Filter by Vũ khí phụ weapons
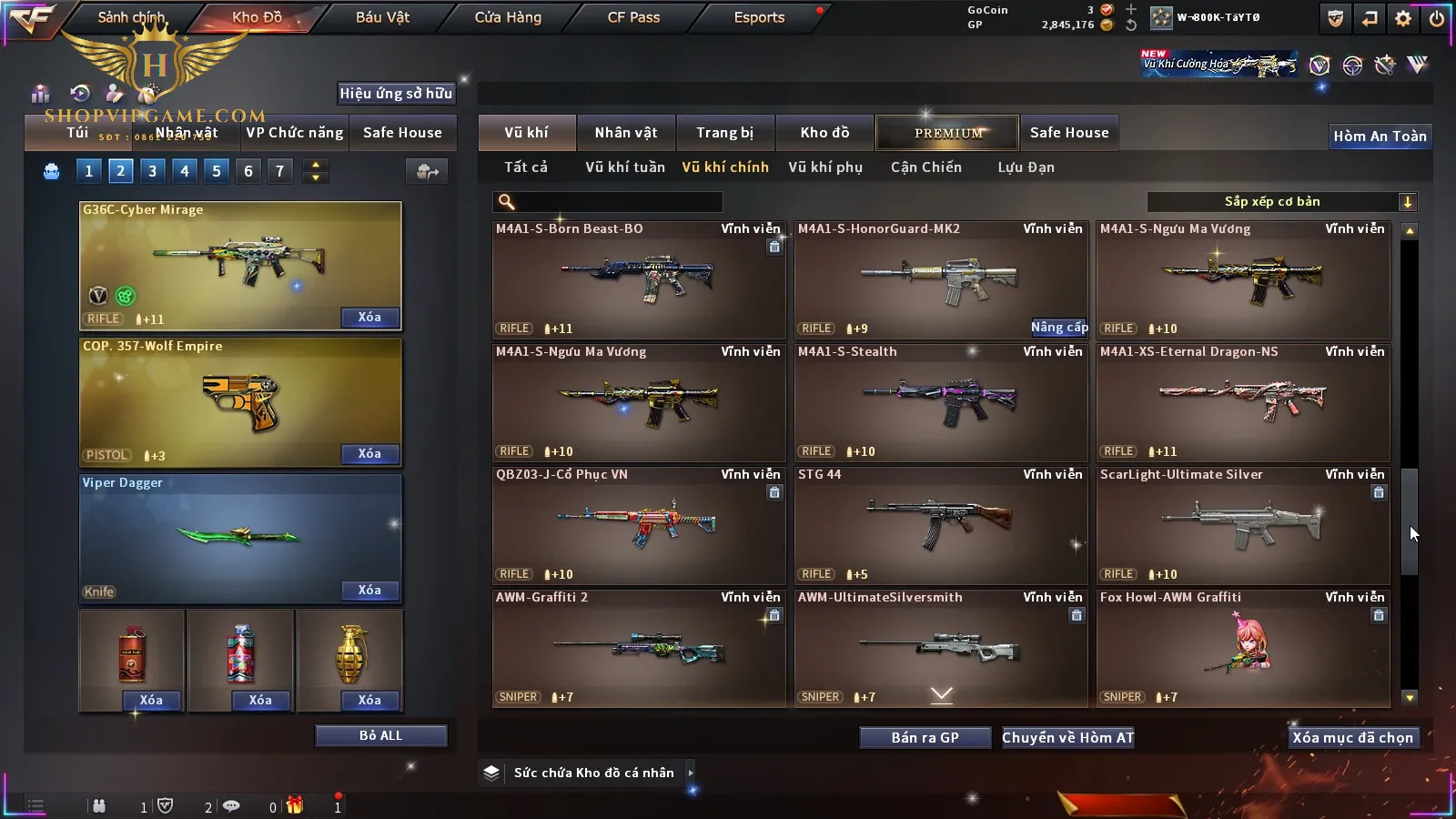 point(824,167)
